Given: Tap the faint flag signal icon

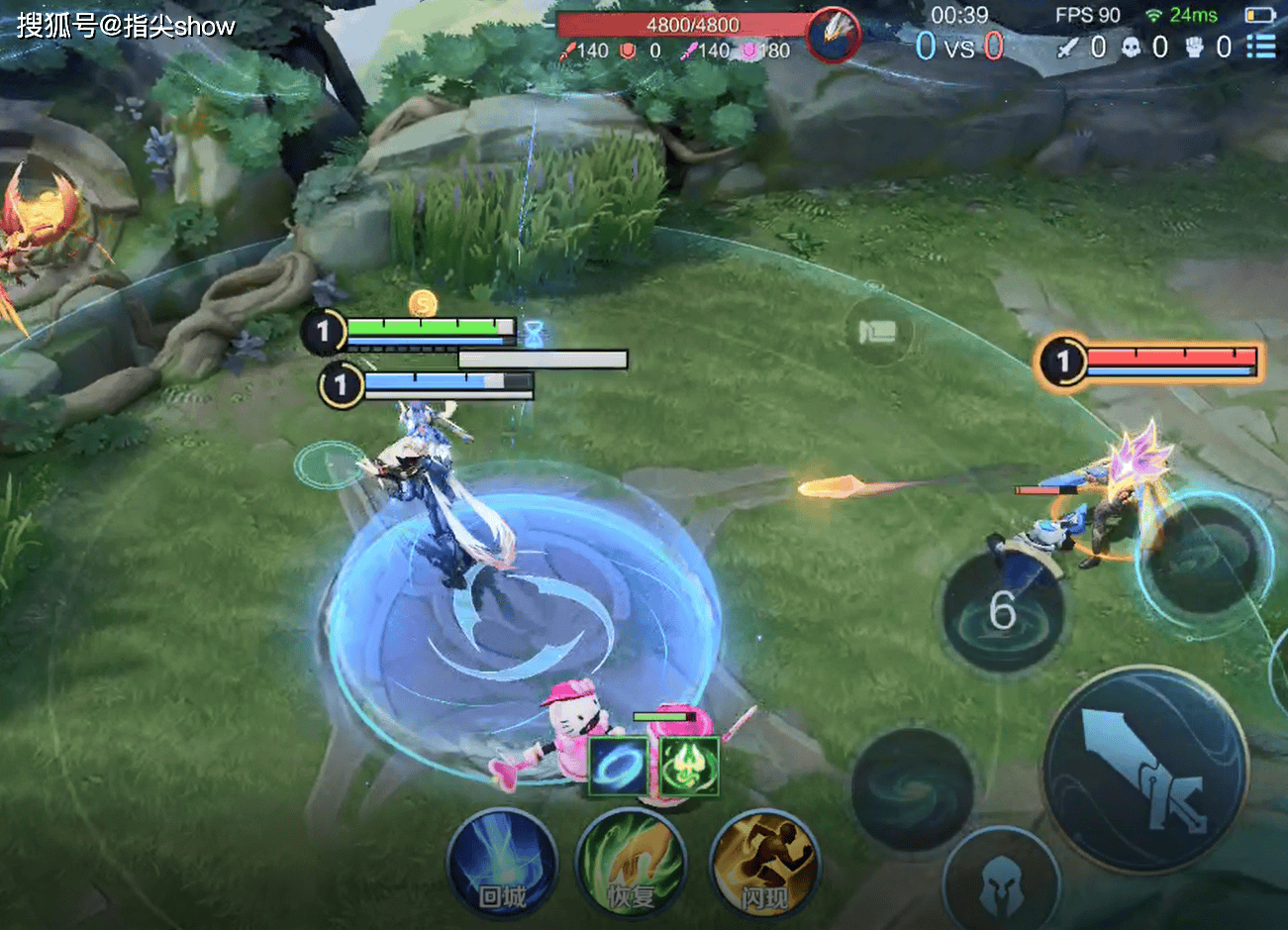Looking at the screenshot, I should [x=876, y=332].
